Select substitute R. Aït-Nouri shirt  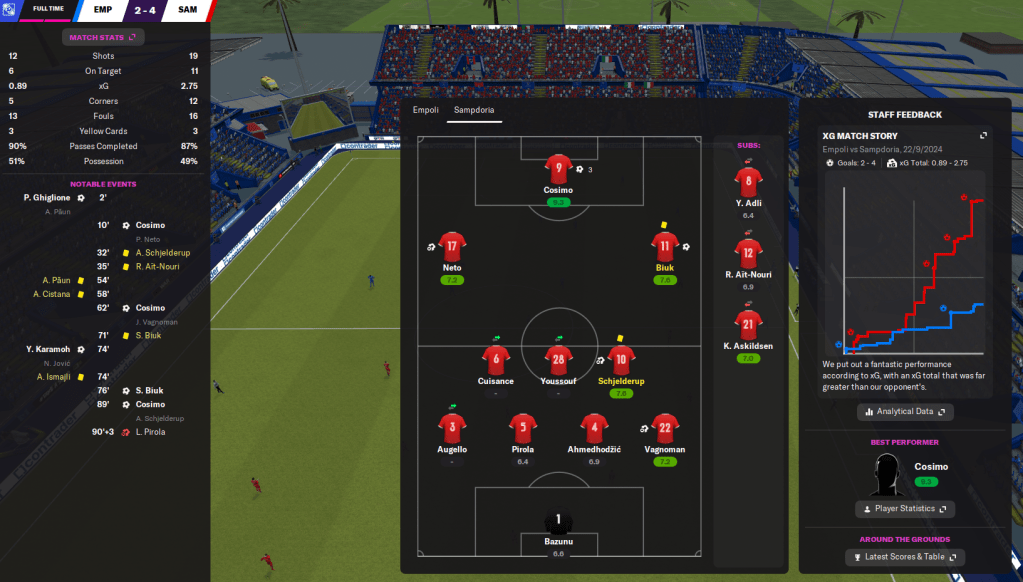point(749,253)
